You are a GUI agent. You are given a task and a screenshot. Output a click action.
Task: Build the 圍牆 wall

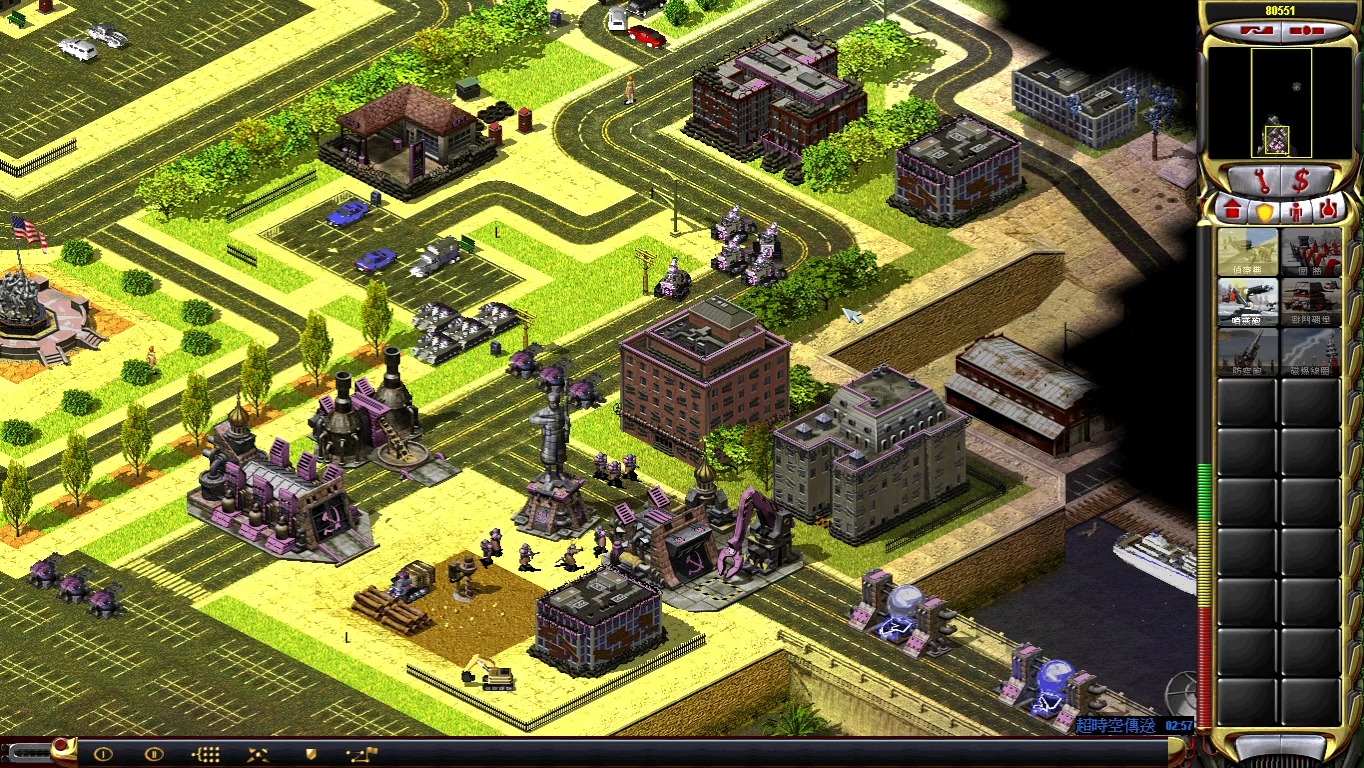1311,251
